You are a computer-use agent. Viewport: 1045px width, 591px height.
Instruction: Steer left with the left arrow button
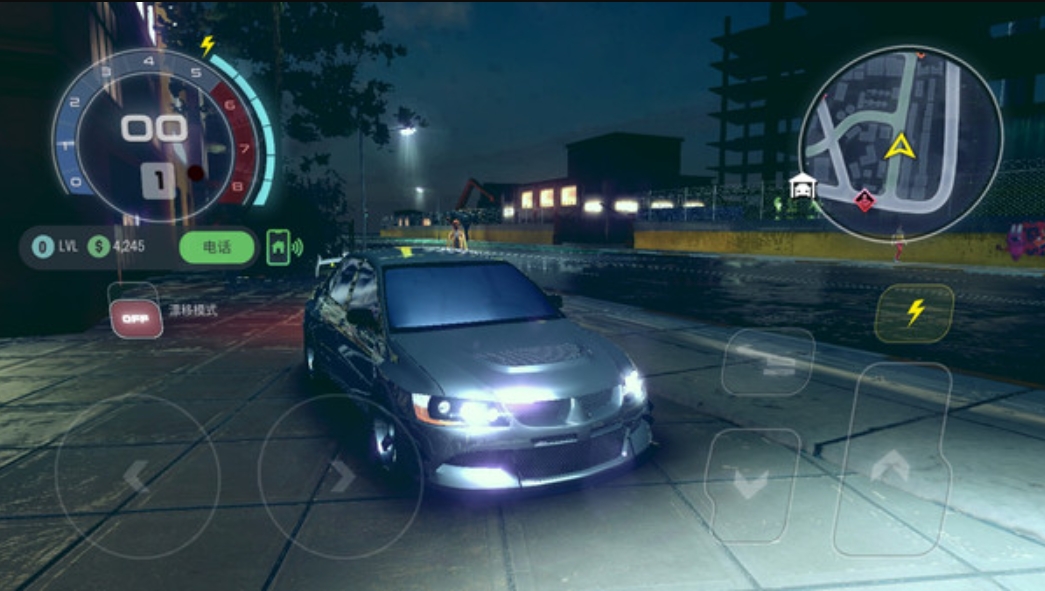coord(137,476)
